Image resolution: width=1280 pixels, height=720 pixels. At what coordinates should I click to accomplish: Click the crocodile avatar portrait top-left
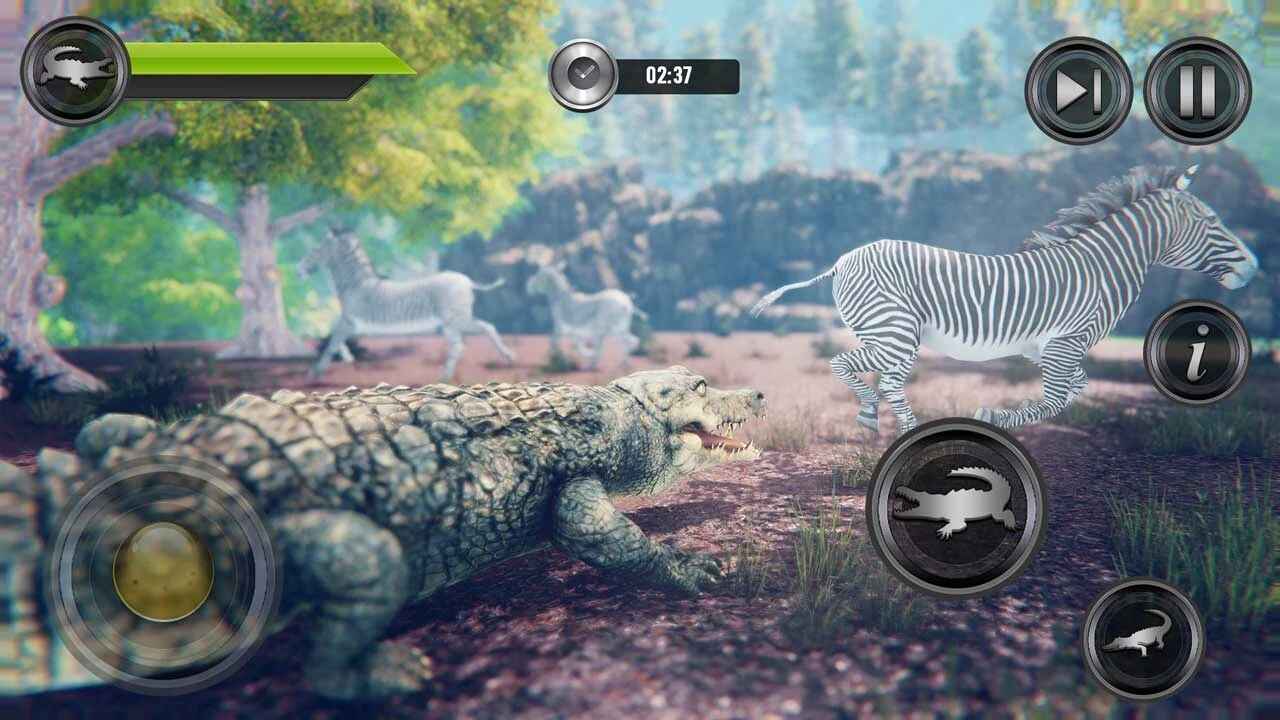[70, 68]
